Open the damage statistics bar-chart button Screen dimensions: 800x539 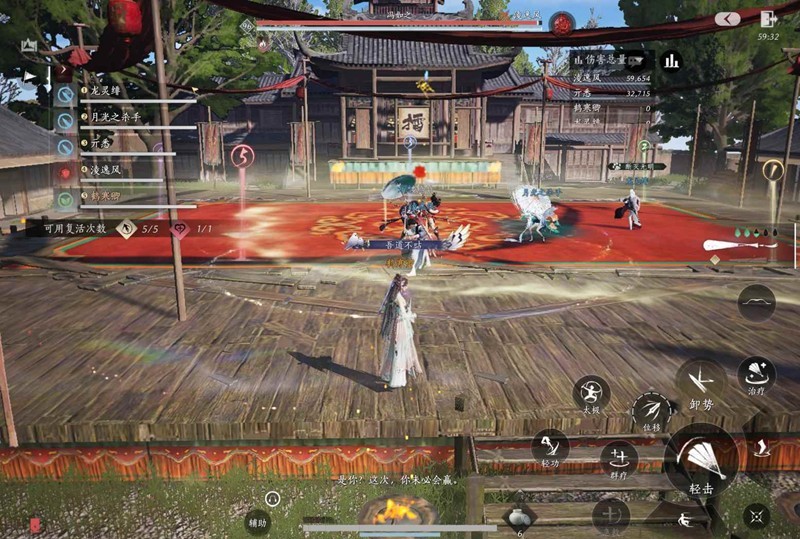click(x=671, y=61)
